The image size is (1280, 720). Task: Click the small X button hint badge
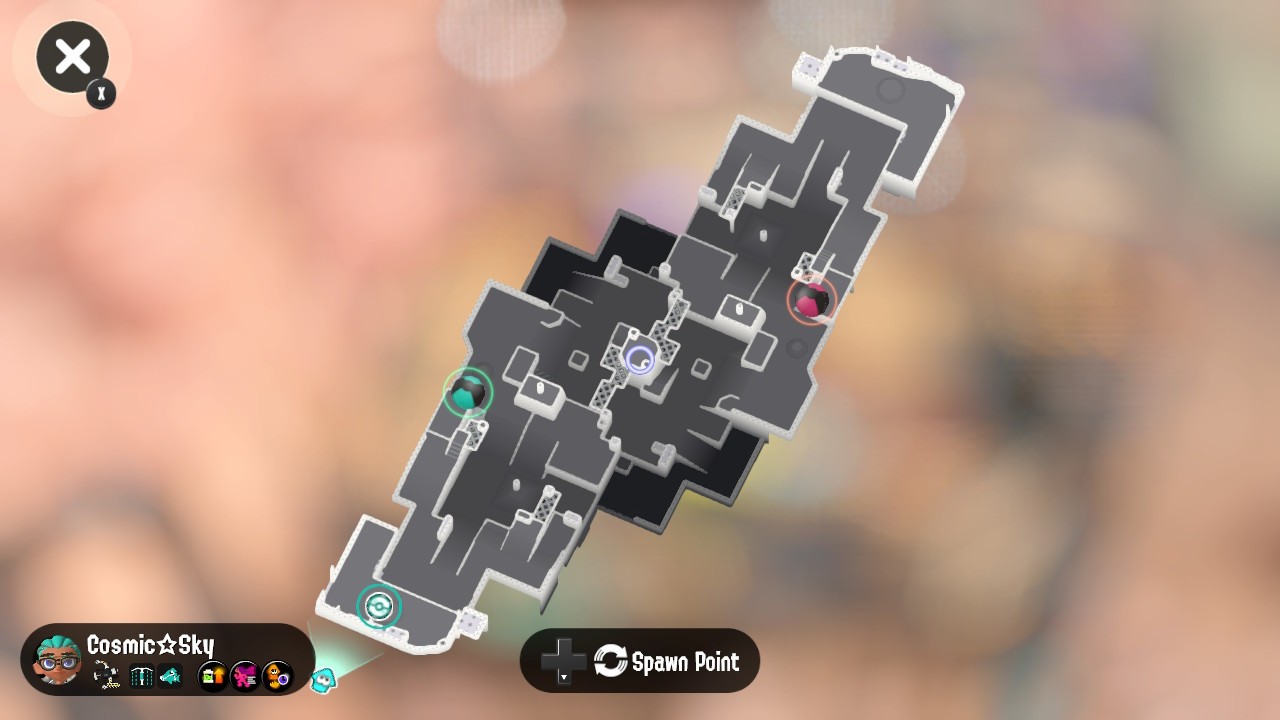(x=101, y=94)
